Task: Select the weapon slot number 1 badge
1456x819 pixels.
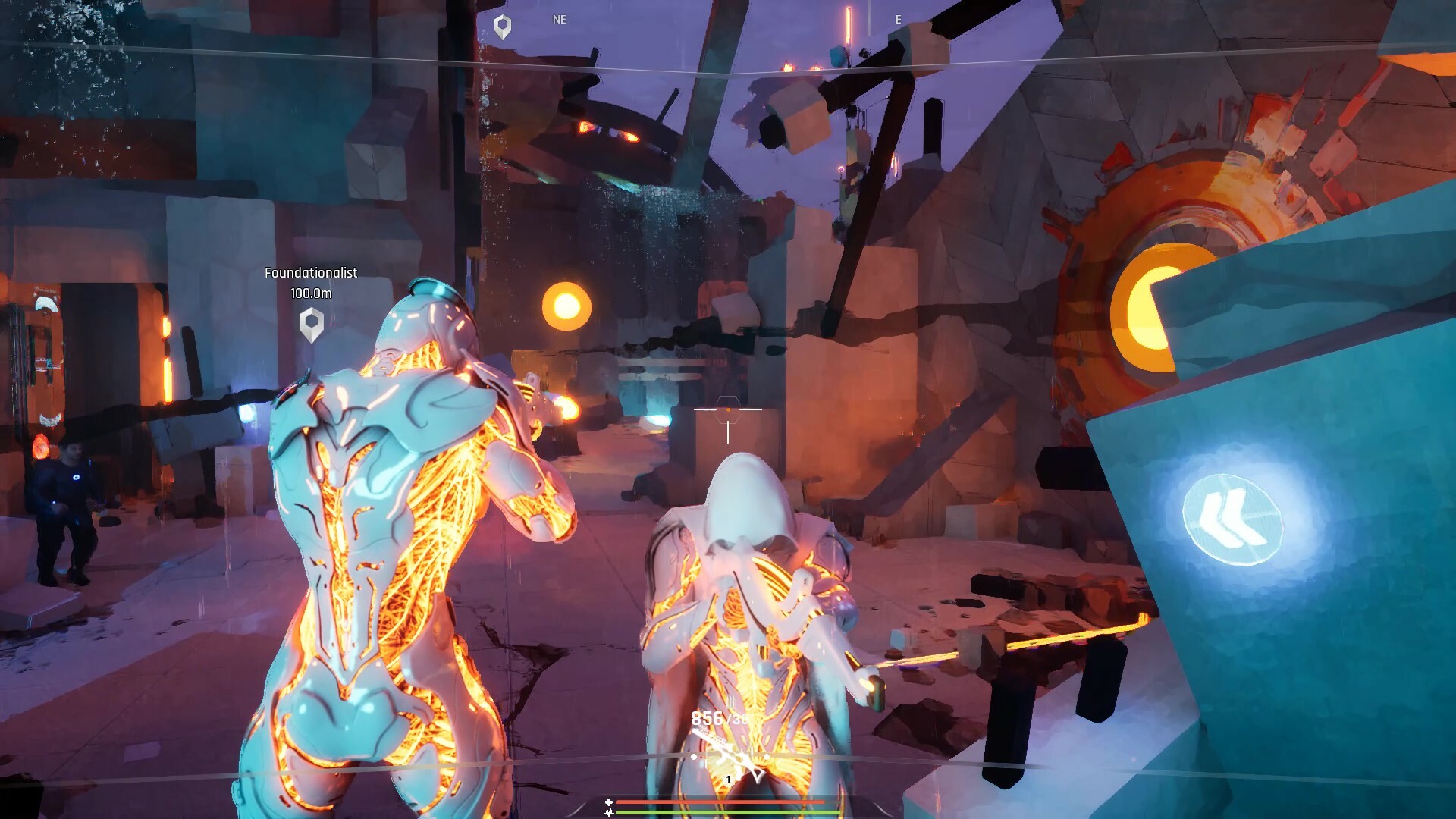Action: (728, 780)
